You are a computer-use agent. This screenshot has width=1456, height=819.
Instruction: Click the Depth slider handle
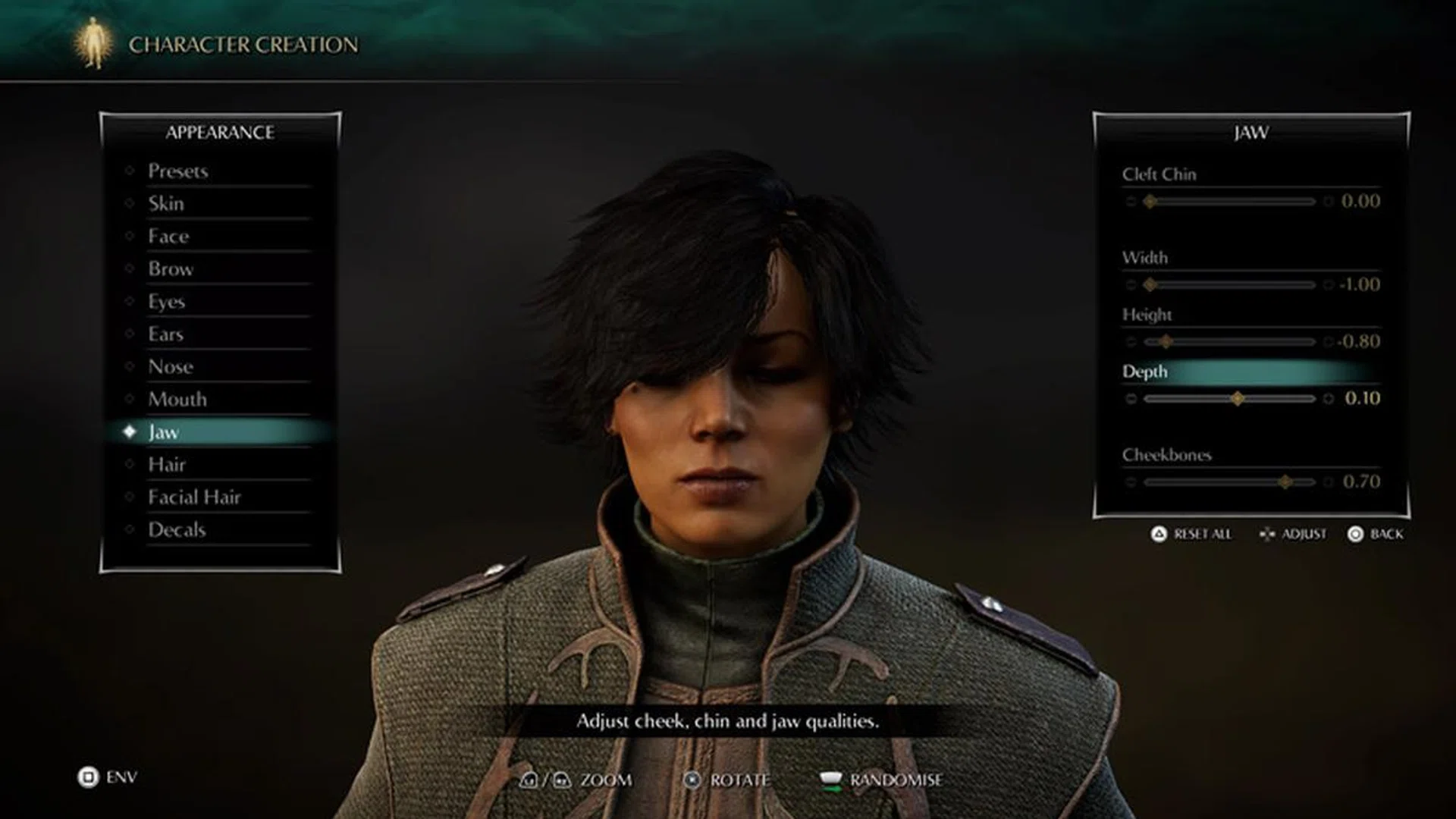[x=1238, y=398]
